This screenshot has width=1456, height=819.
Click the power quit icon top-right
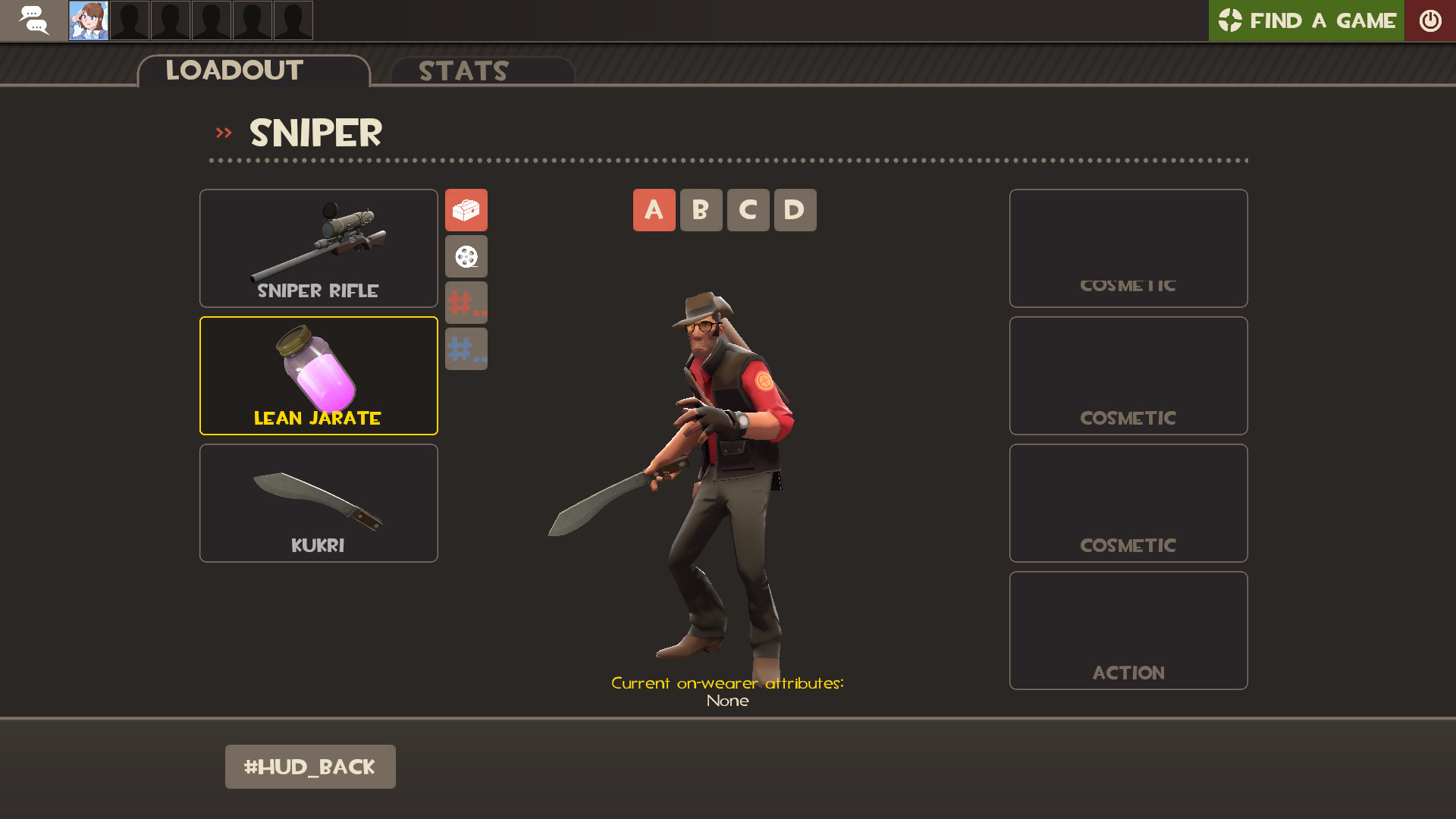pos(1430,20)
